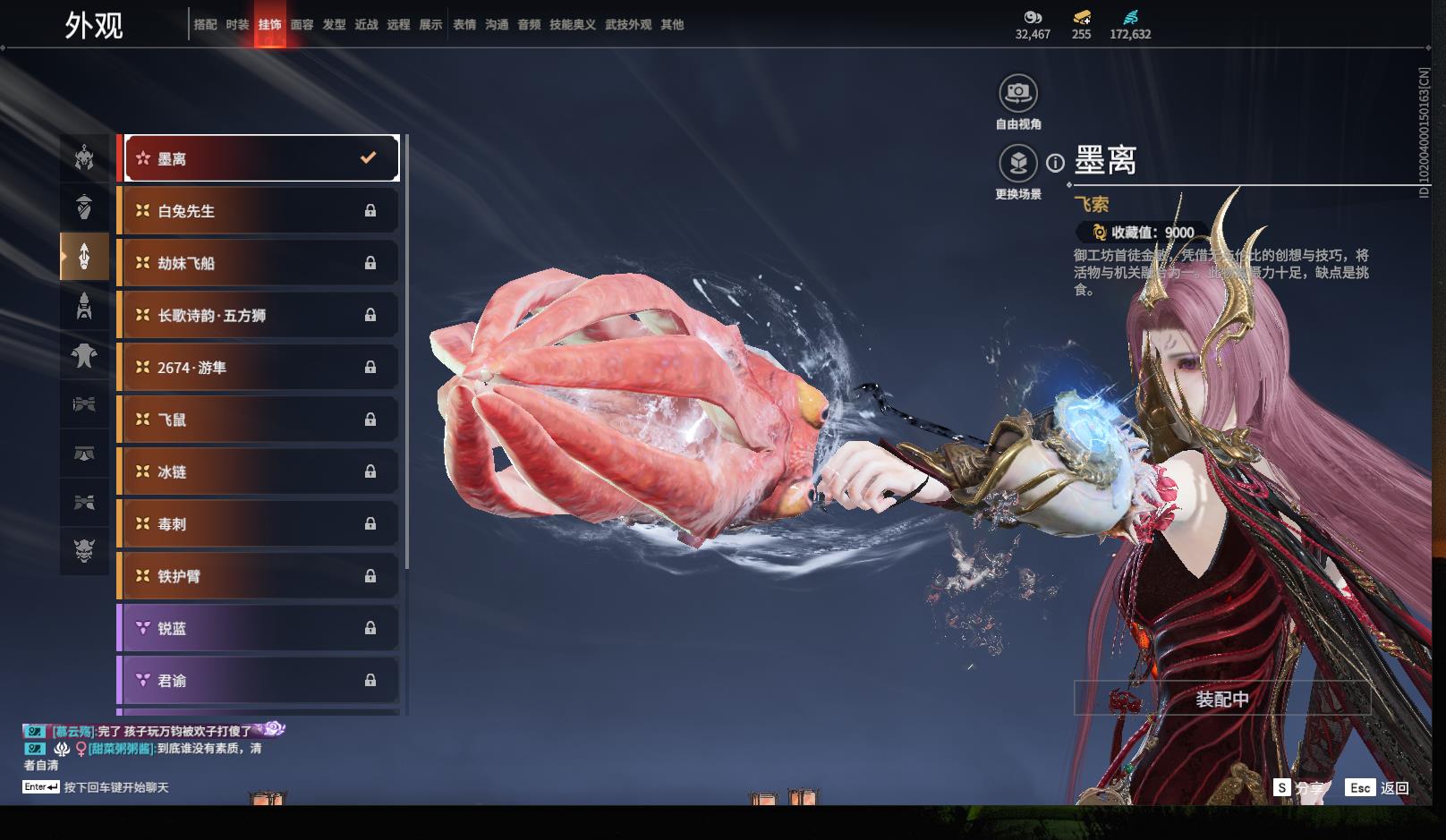Show info for 墨离 via the i icon
The width and height of the screenshot is (1446, 840).
point(1056,163)
